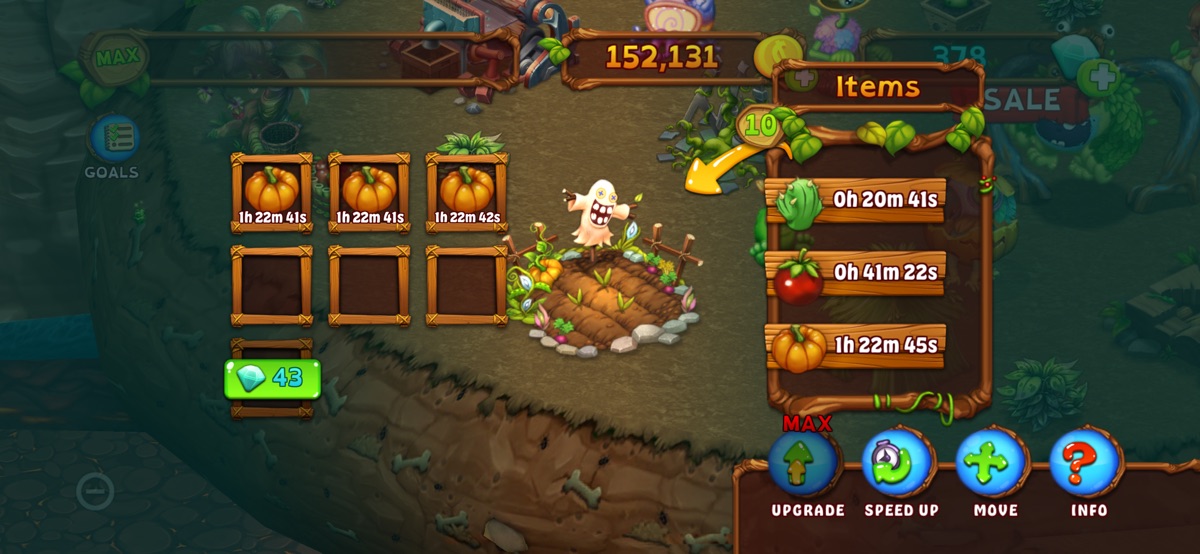
Task: Pick the pumpkin item taking 1h 22m 45s
Action: pyautogui.click(x=856, y=346)
